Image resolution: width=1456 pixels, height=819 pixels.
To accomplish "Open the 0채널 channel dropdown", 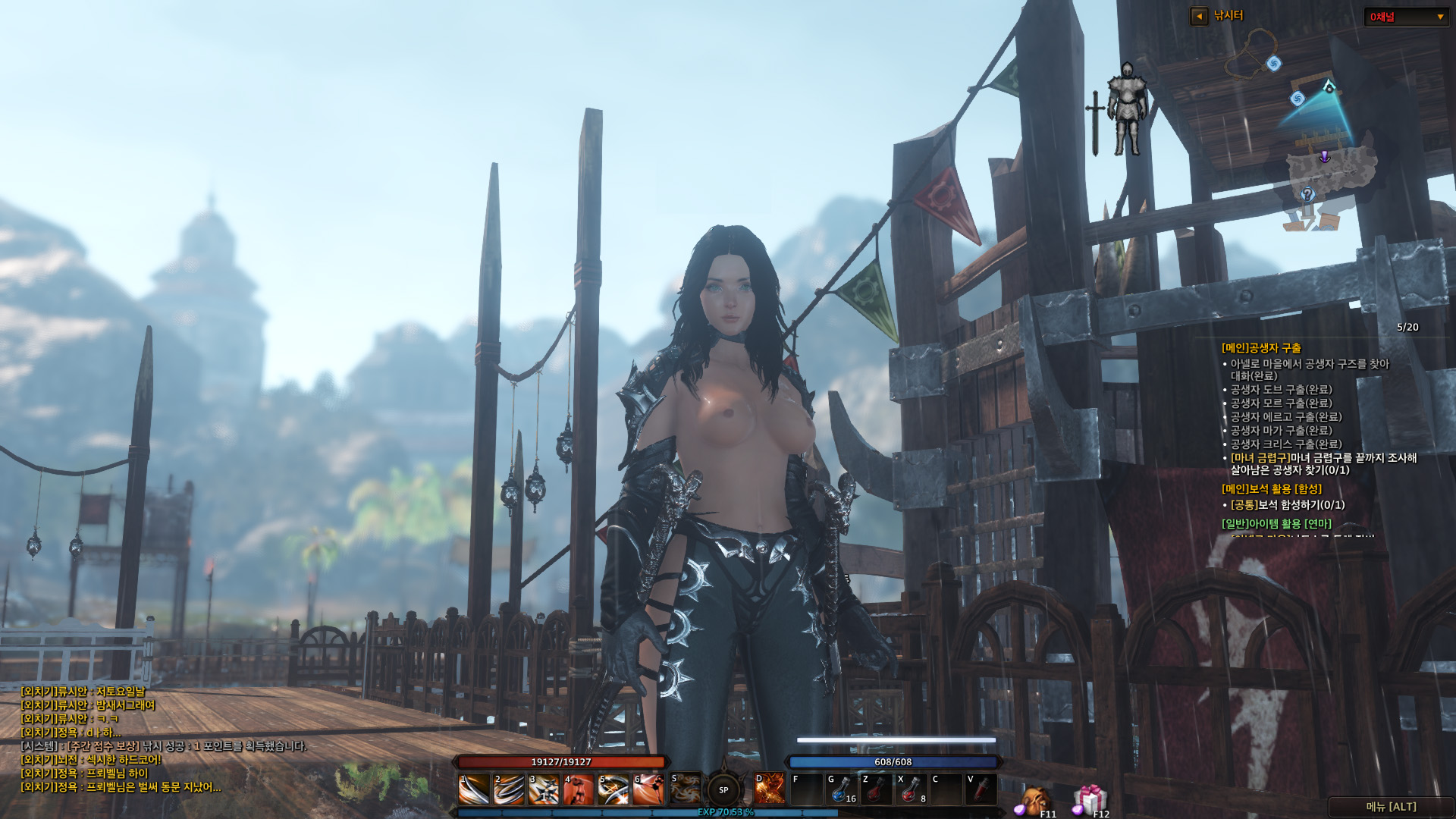I will 1407,17.
